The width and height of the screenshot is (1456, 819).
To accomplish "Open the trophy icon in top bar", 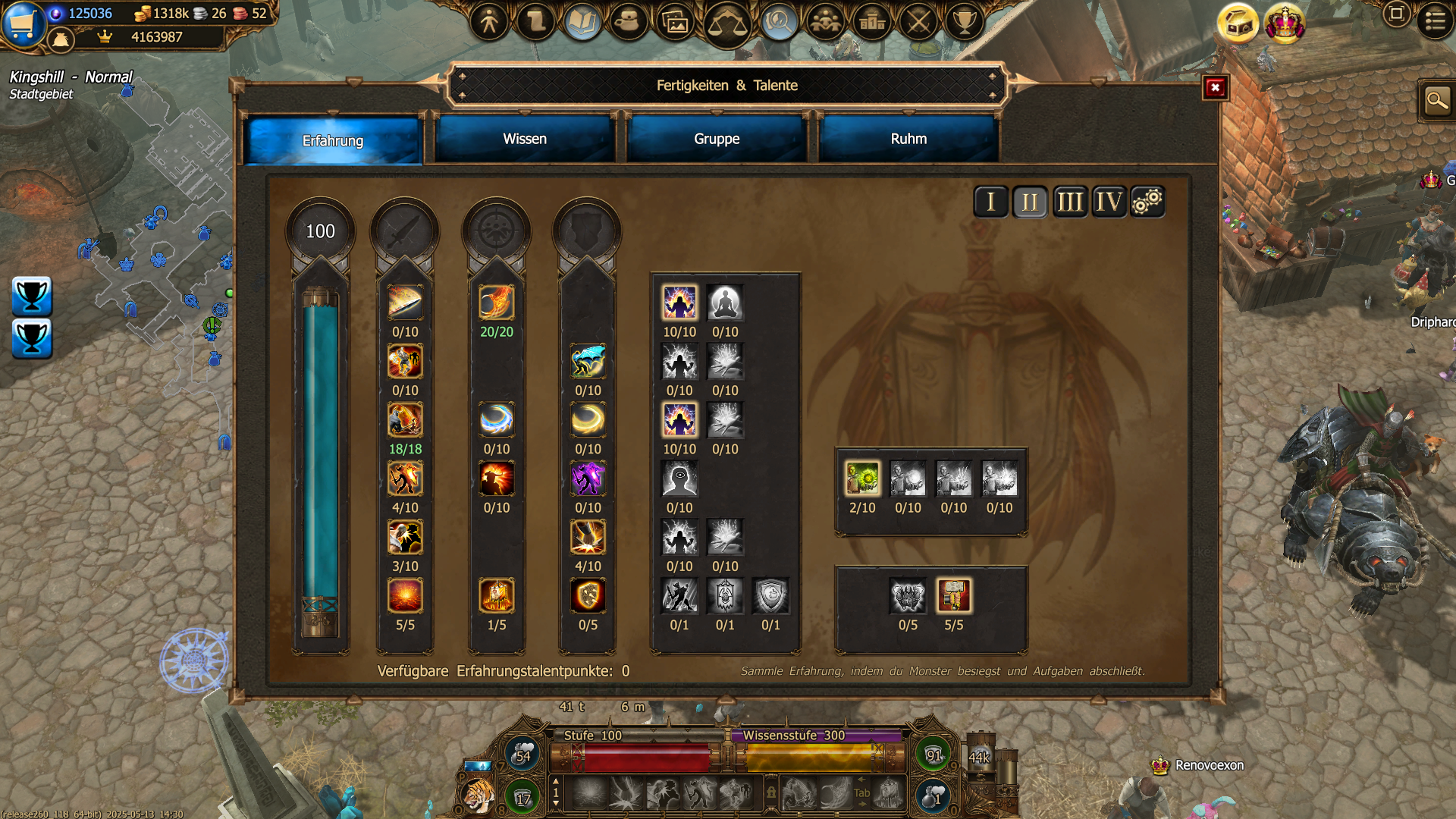I will point(964,21).
